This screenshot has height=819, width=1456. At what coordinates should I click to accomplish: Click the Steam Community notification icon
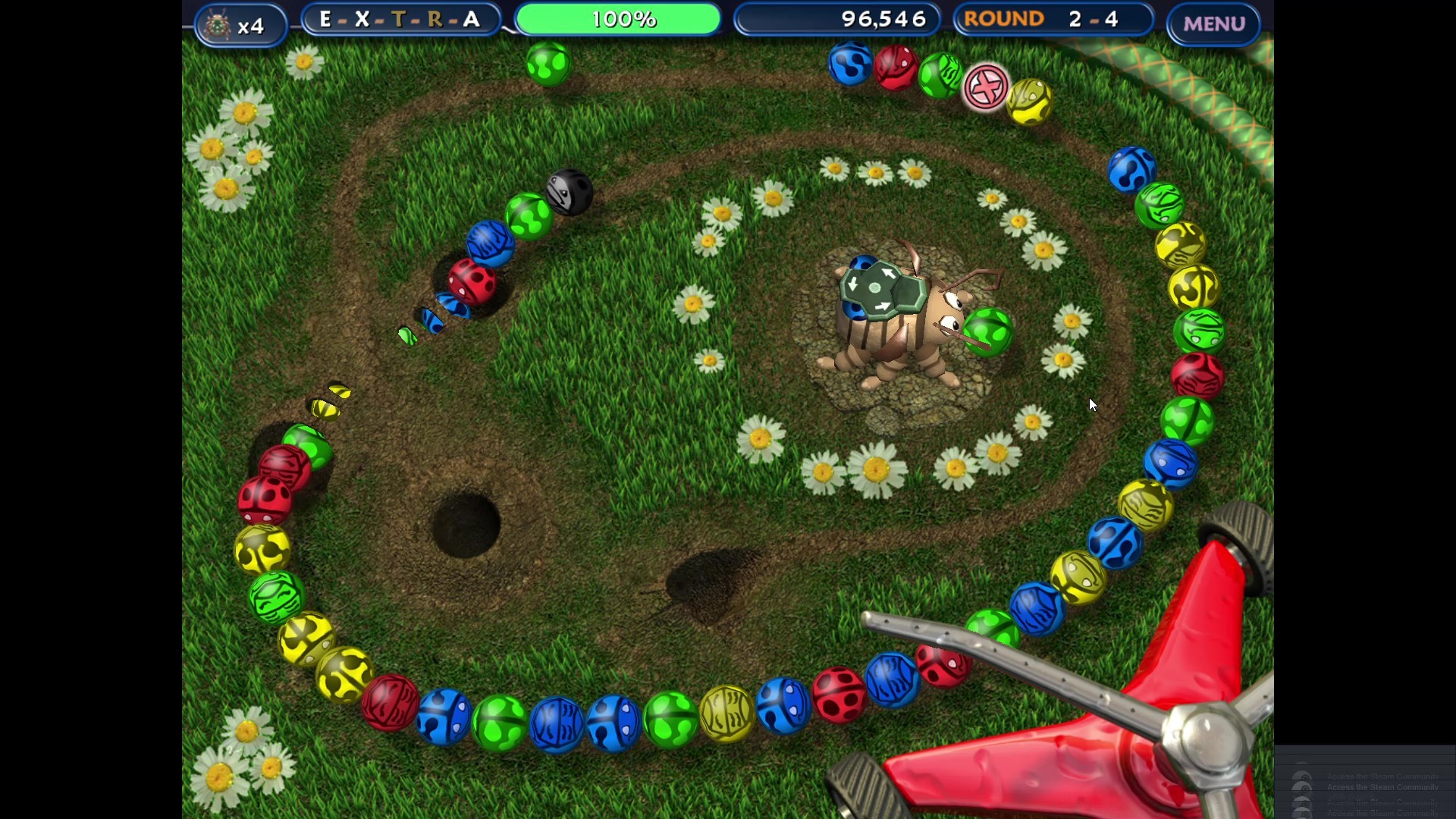point(1304,785)
